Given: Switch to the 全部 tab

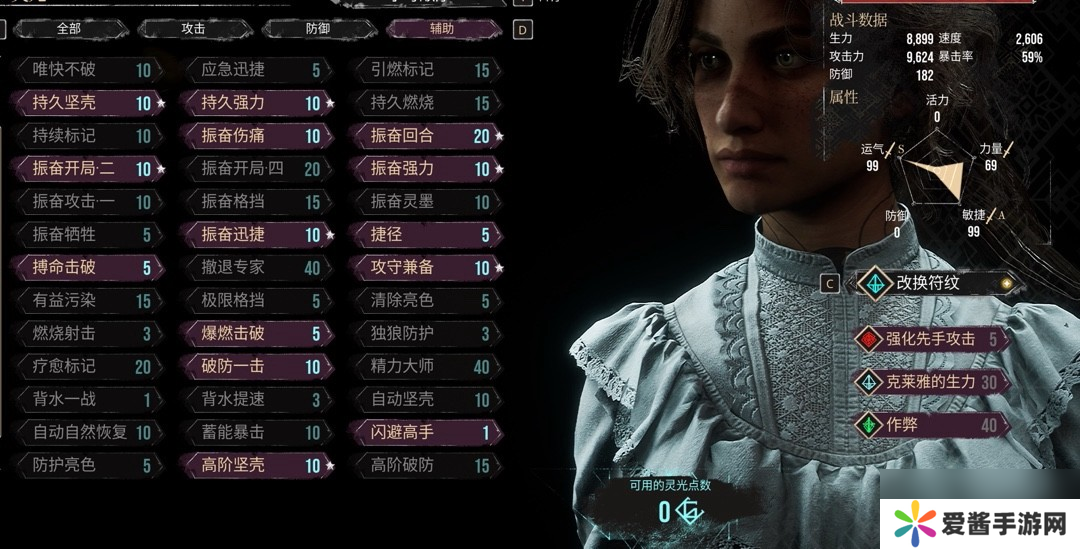Looking at the screenshot, I should pos(68,29).
